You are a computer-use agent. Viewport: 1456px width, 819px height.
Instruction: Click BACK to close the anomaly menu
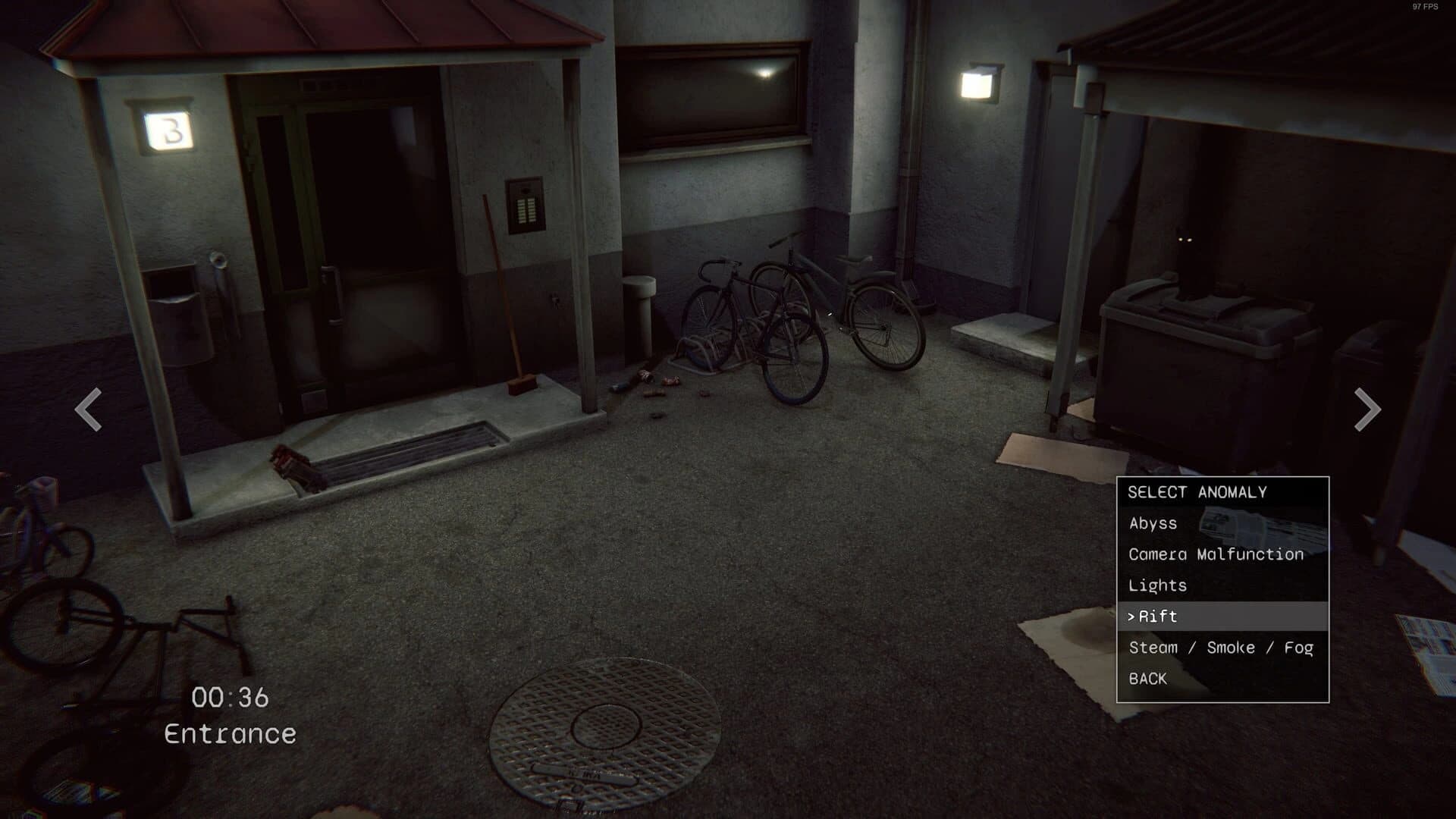pos(1147,679)
